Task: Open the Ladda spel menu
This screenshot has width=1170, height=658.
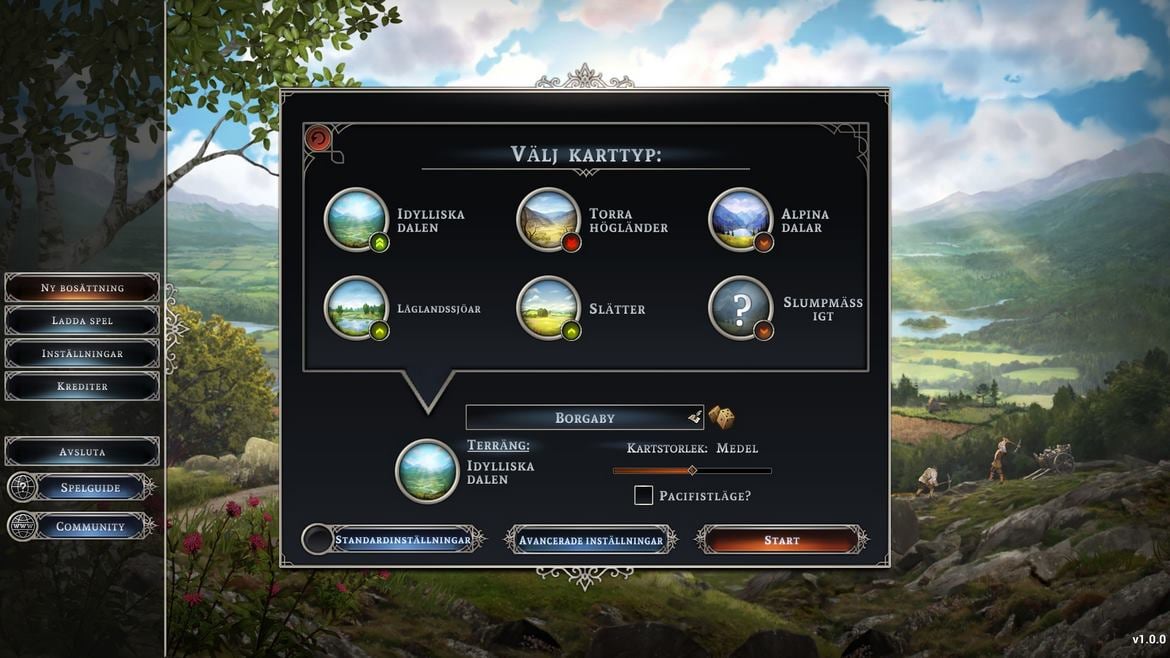Action: click(x=82, y=321)
